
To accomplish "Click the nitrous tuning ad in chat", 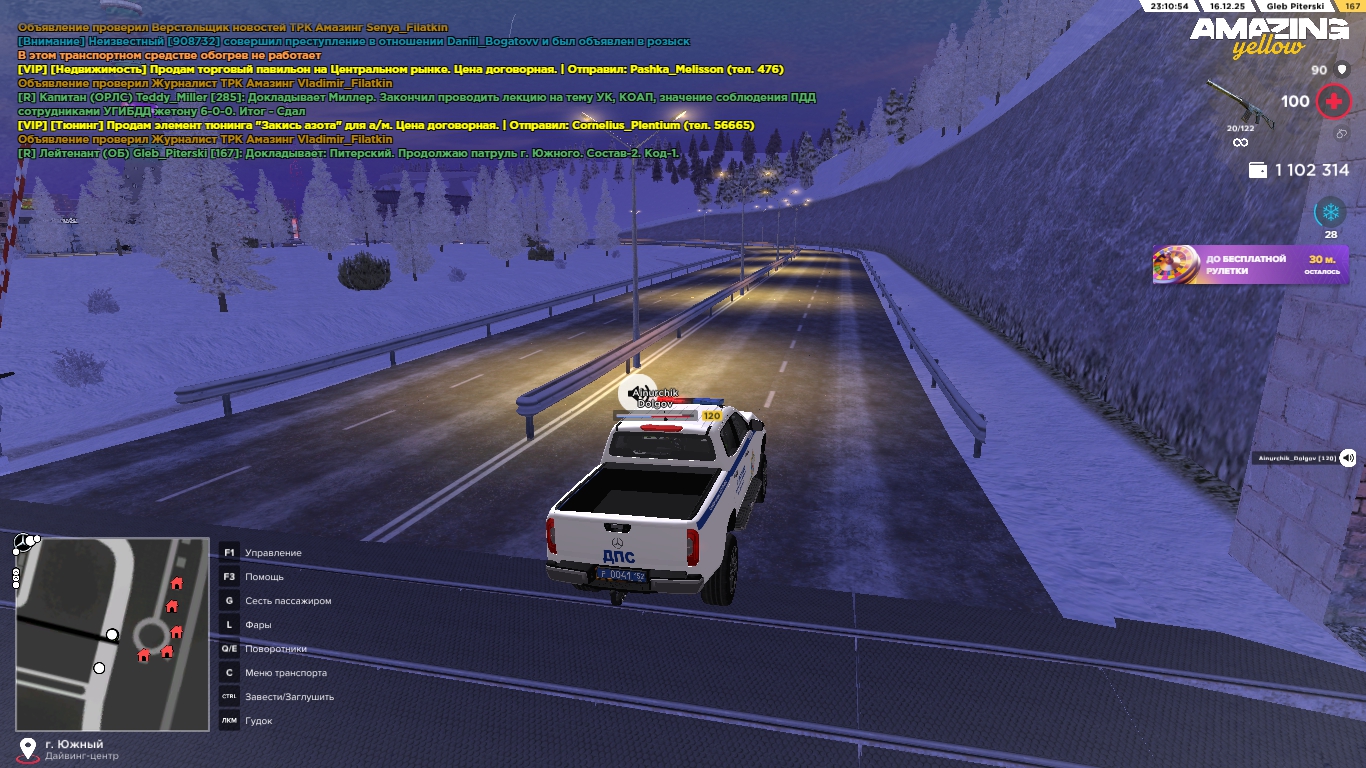I will pos(386,125).
